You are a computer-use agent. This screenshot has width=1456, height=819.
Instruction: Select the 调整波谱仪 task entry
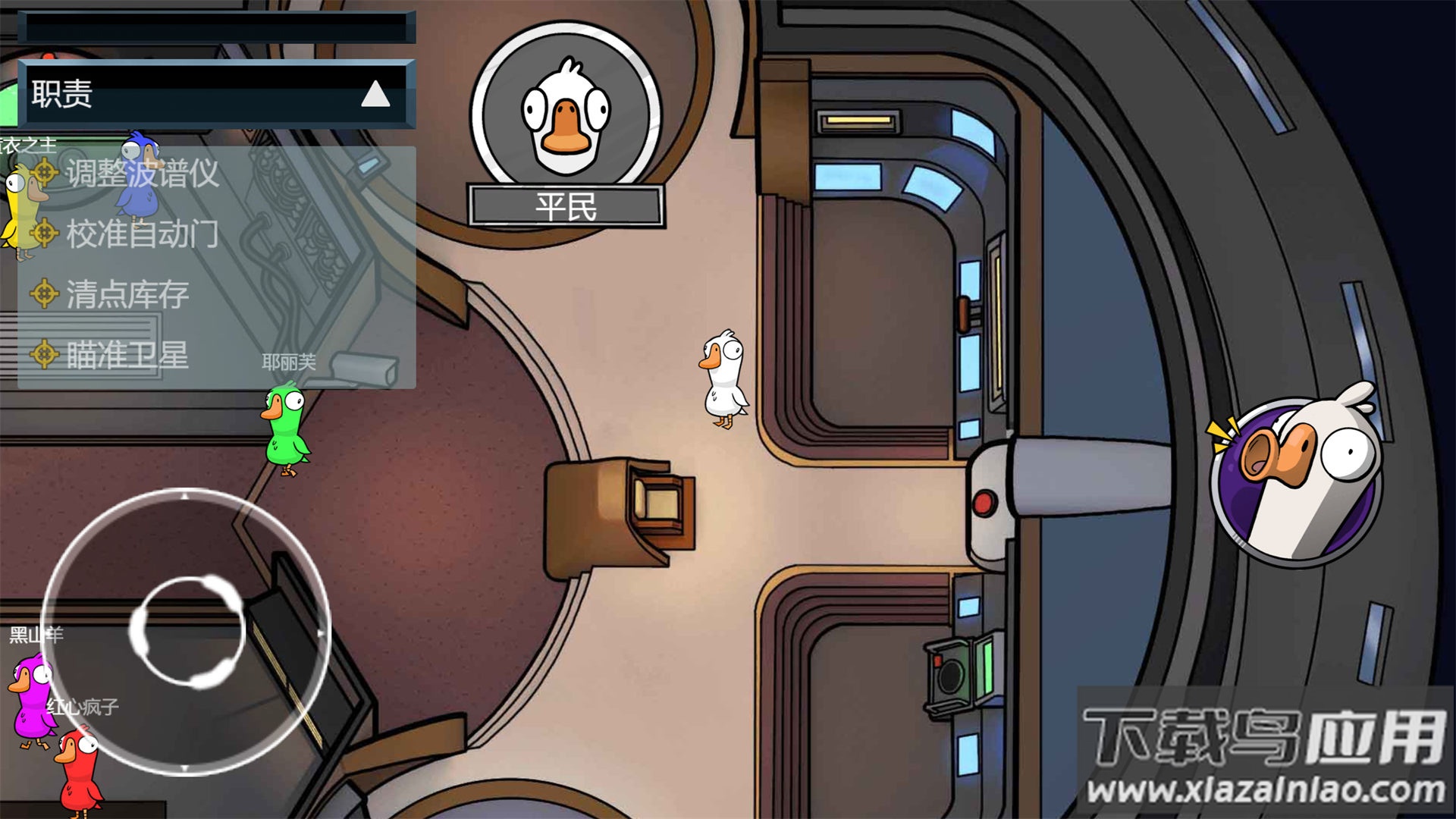point(142,174)
